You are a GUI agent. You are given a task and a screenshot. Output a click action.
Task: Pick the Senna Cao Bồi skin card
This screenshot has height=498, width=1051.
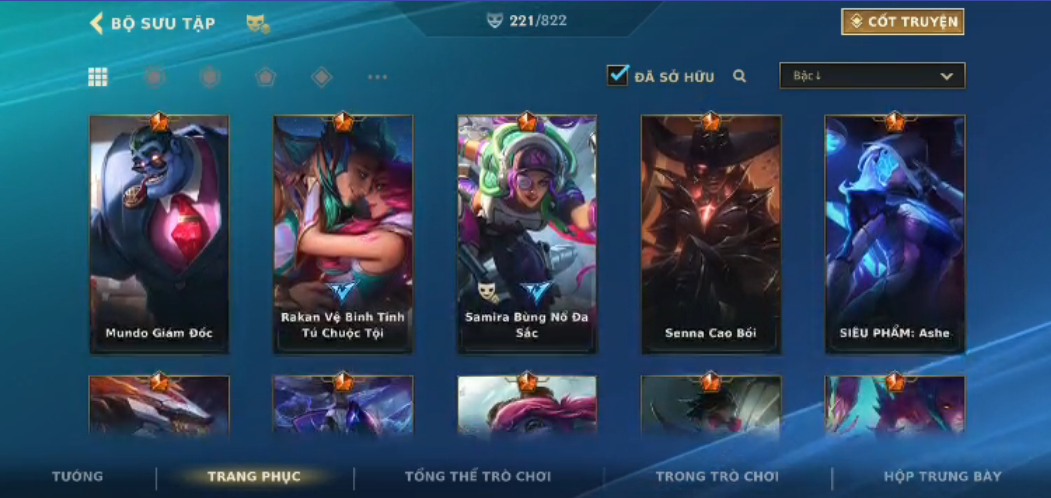[x=711, y=234]
